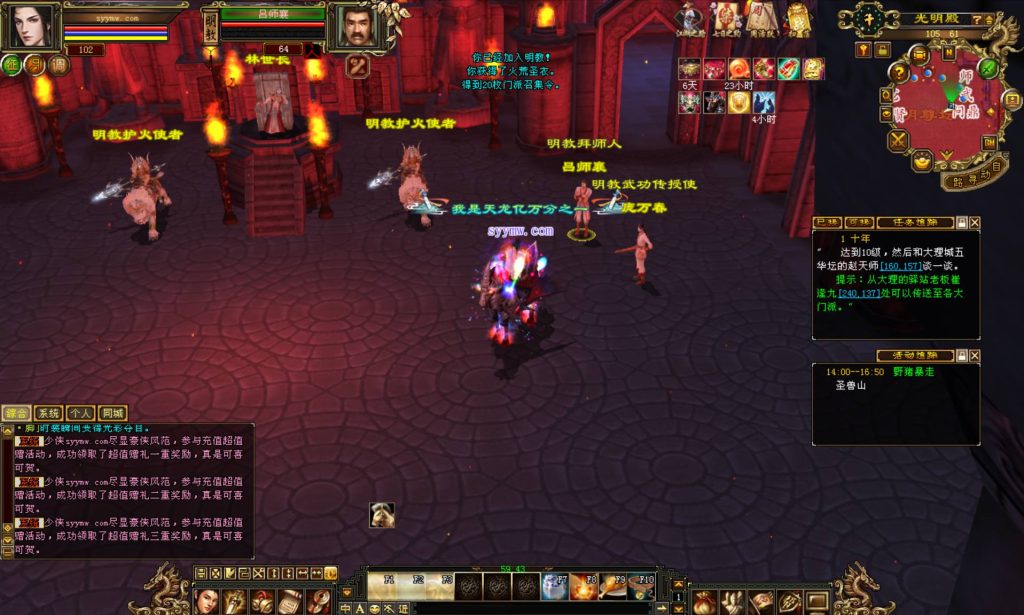Select the target portrait of 吕师裘

pyautogui.click(x=357, y=25)
